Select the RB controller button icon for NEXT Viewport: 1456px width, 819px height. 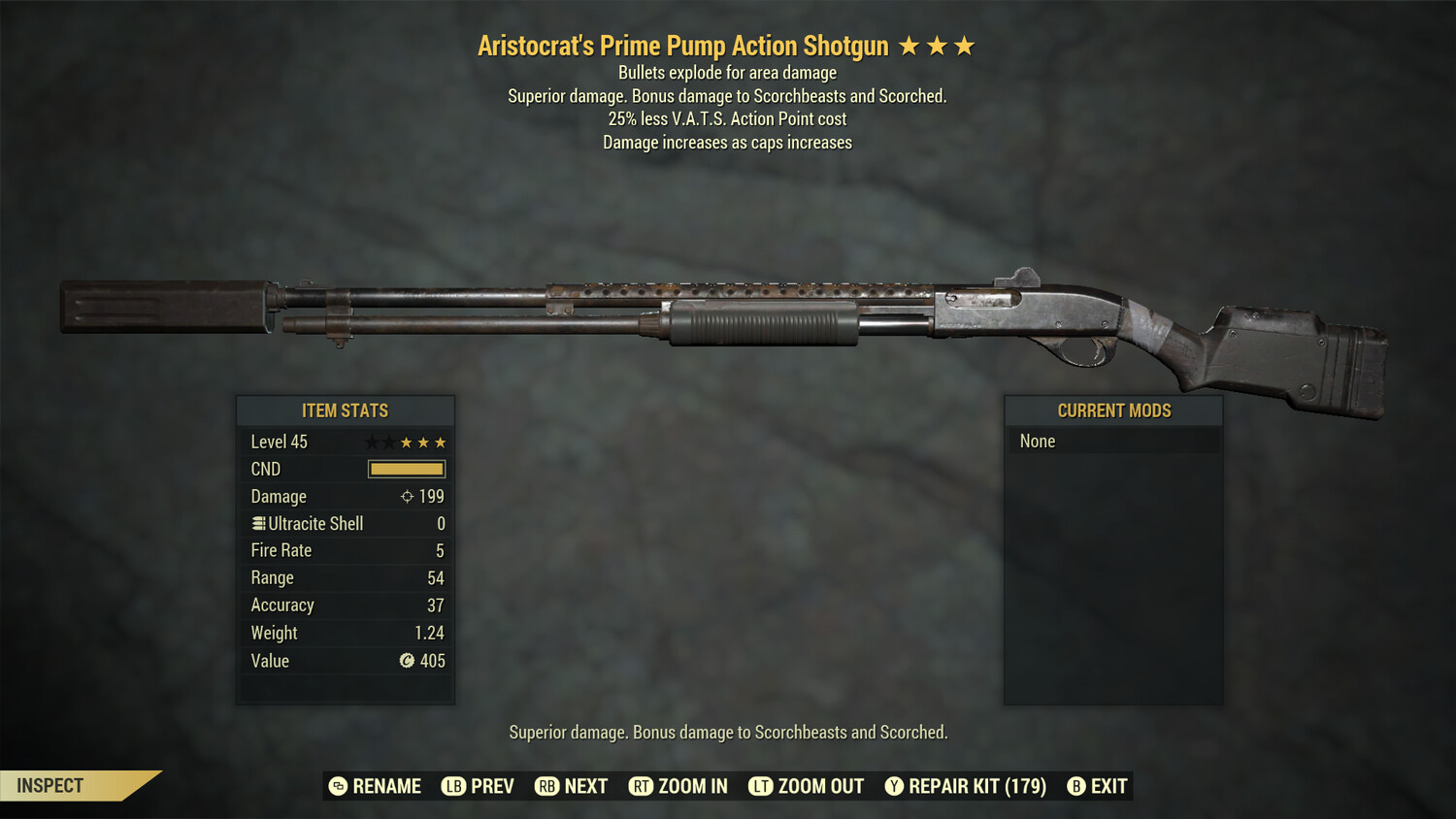pyautogui.click(x=546, y=786)
